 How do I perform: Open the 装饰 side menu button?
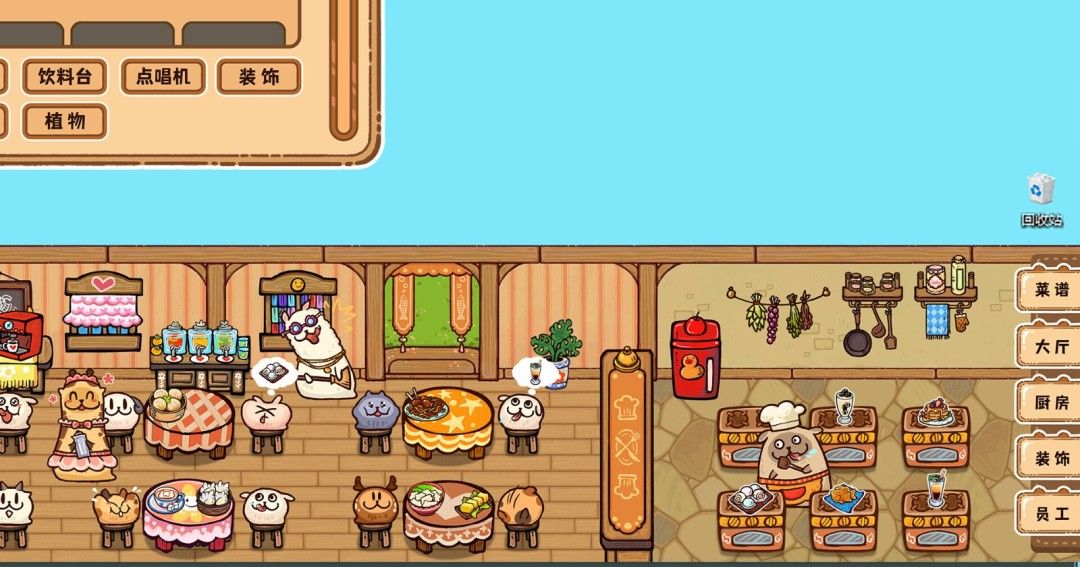(x=1051, y=459)
